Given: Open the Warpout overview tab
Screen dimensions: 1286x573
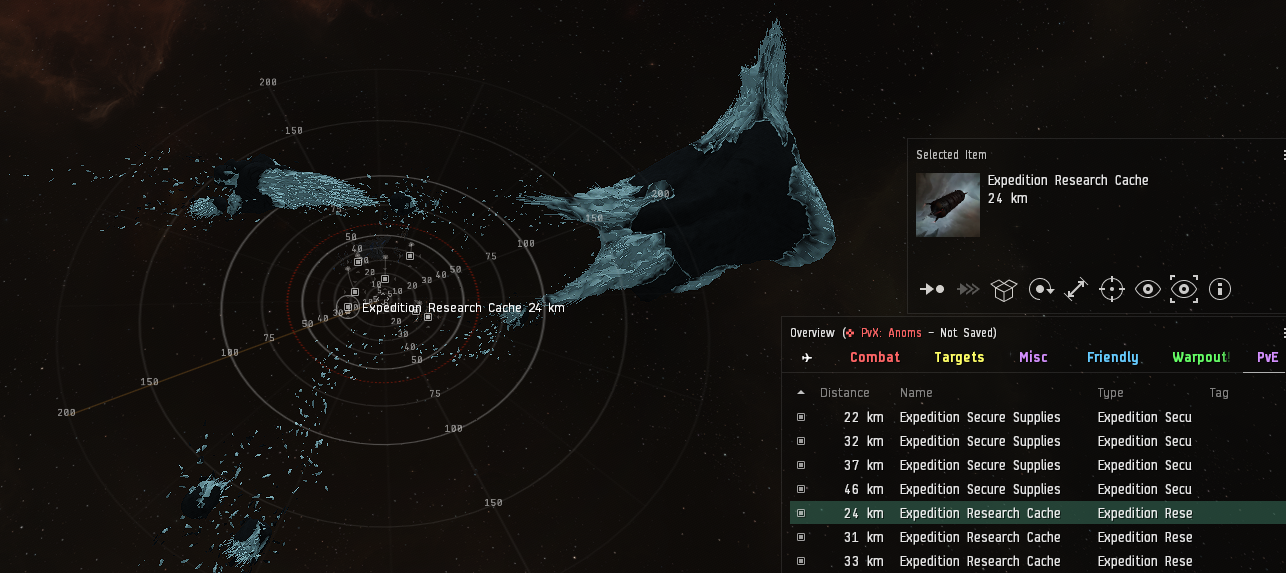Looking at the screenshot, I should (1199, 357).
